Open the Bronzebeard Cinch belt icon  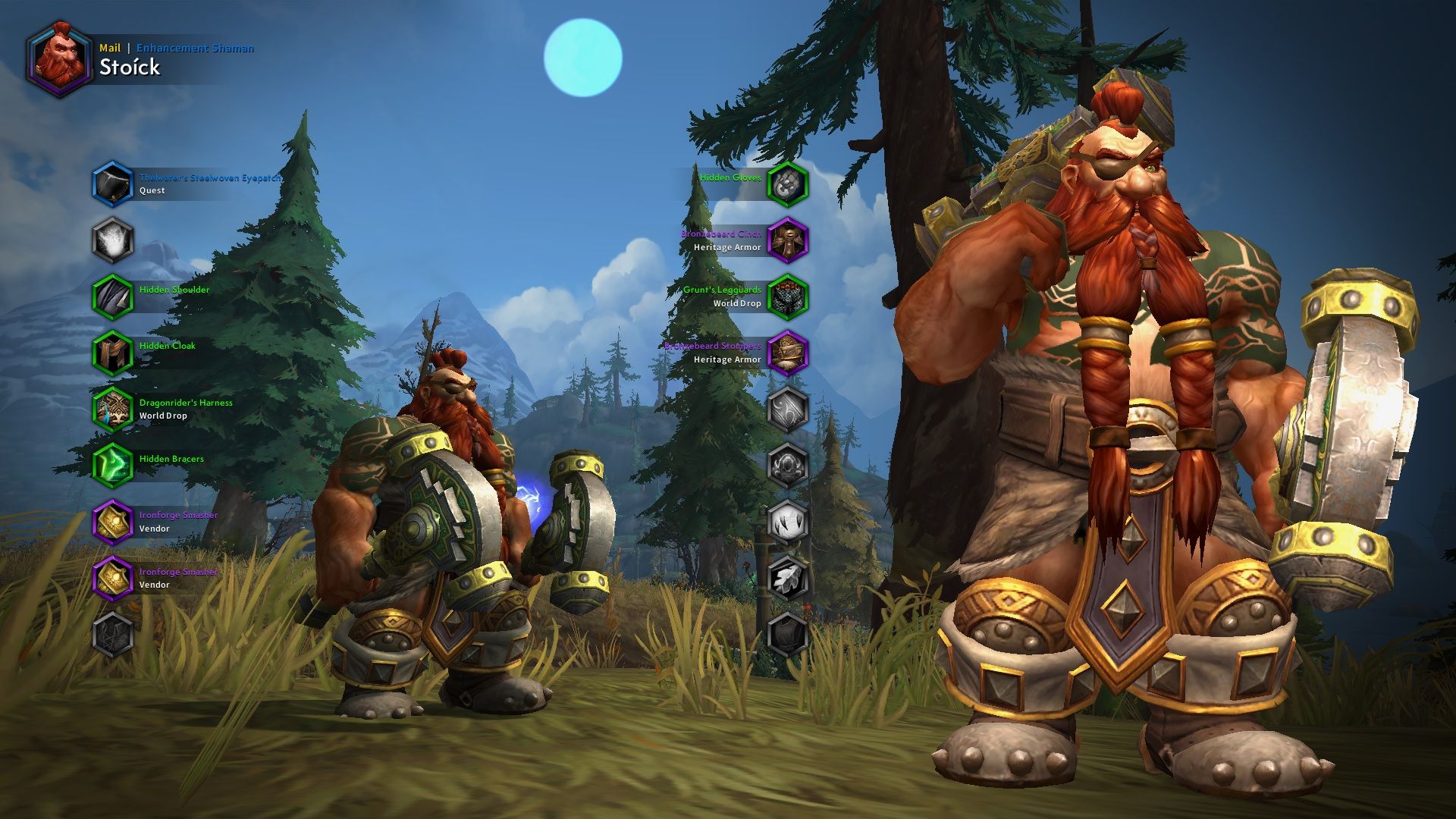click(789, 240)
